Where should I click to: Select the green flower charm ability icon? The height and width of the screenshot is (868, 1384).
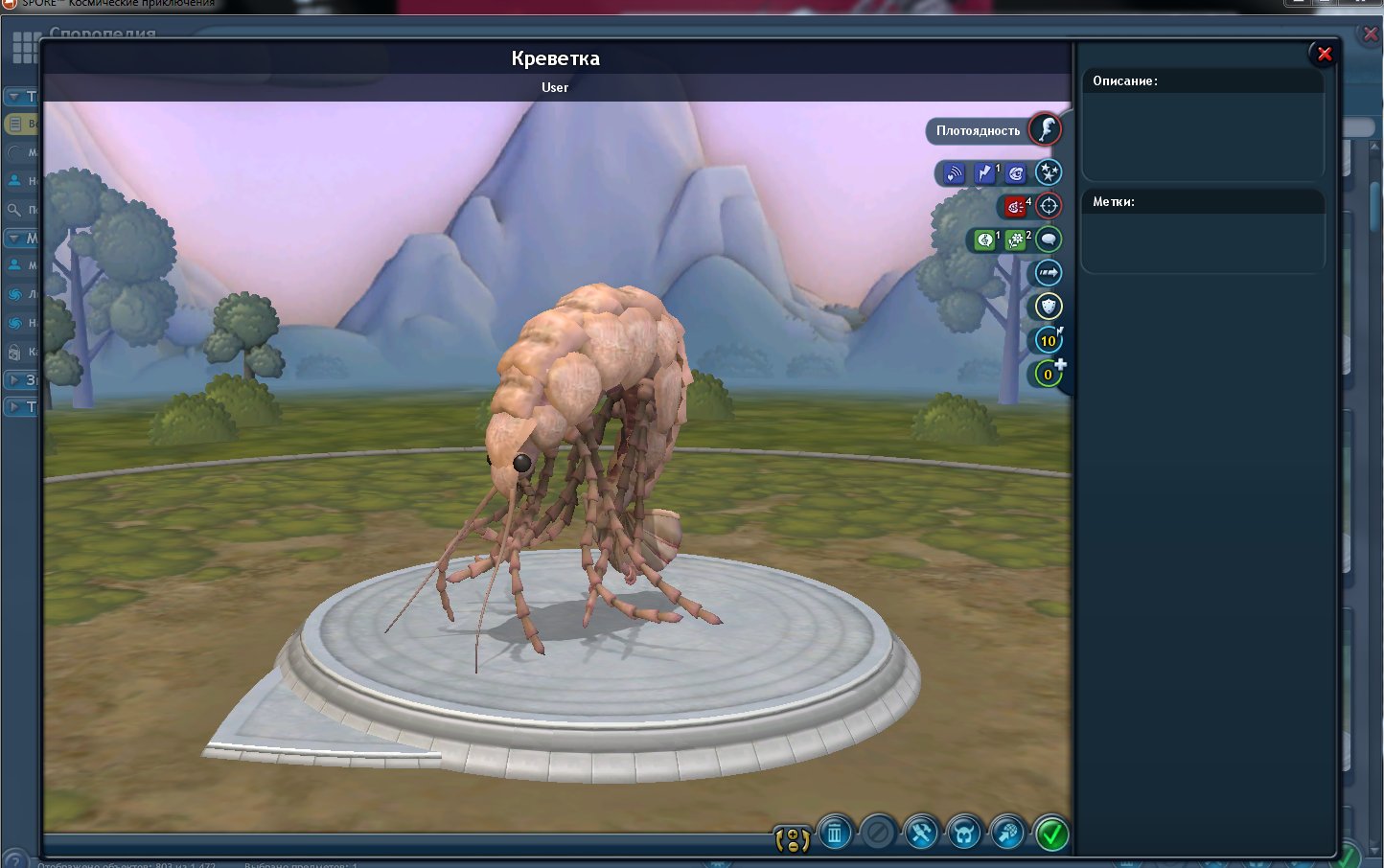click(1015, 240)
